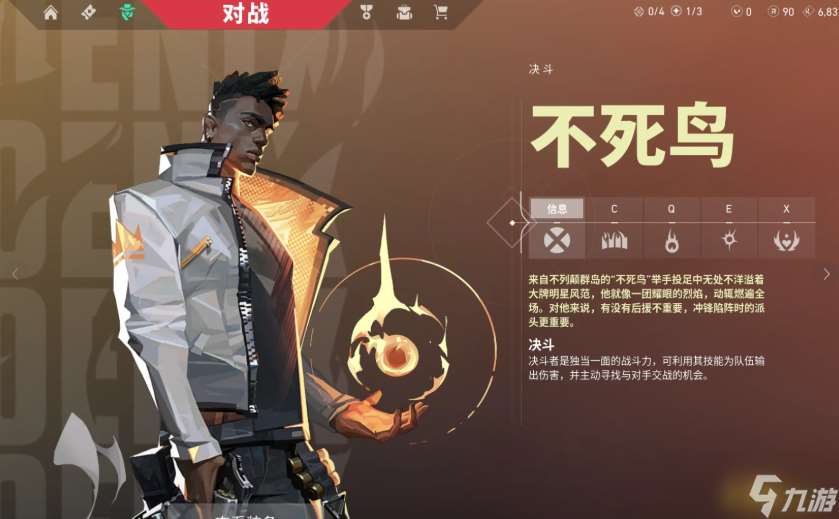Open the battle pass ticket icon
Viewport: 839px width, 519px height.
88,13
